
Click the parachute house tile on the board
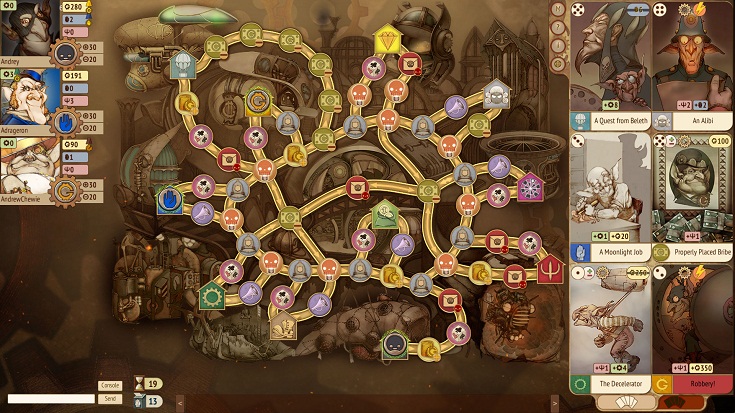point(182,65)
